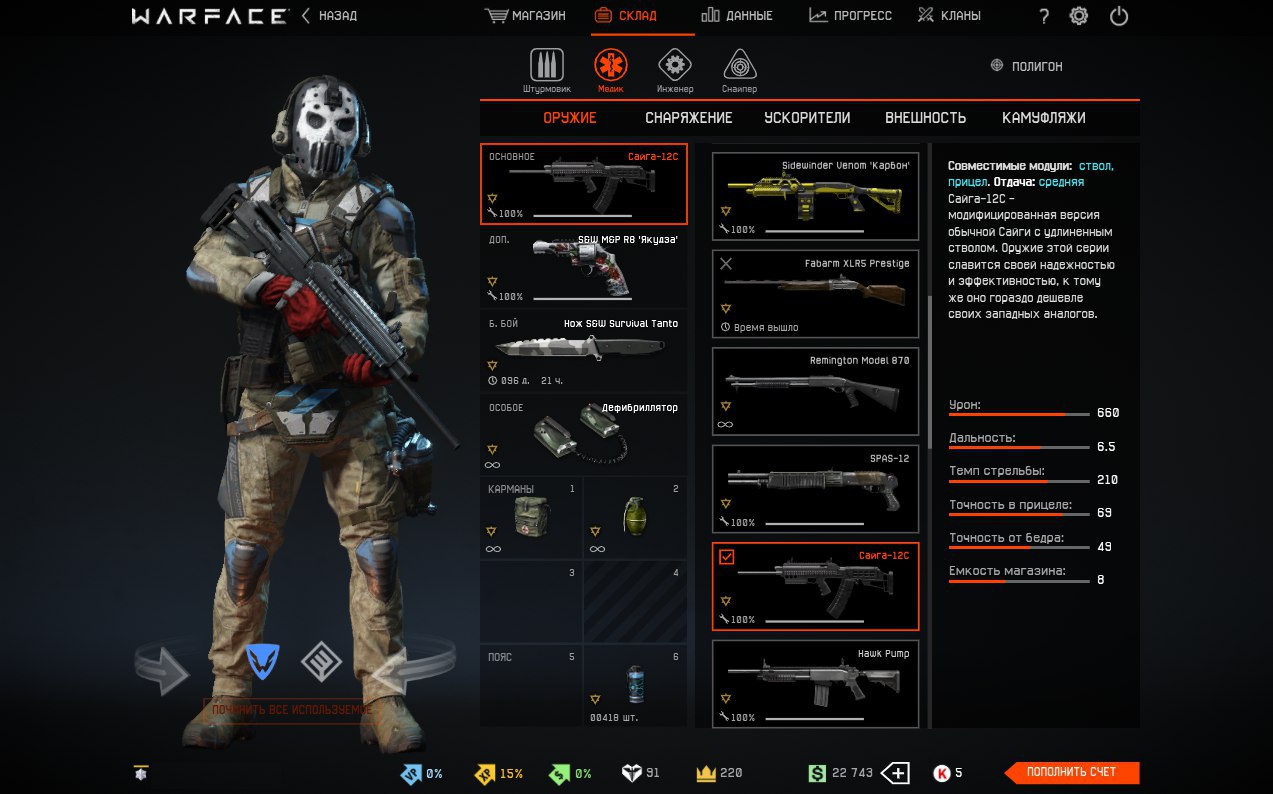1273x794 pixels.
Task: Pick the SPAS-12 from the weapon list
Action: pos(815,489)
